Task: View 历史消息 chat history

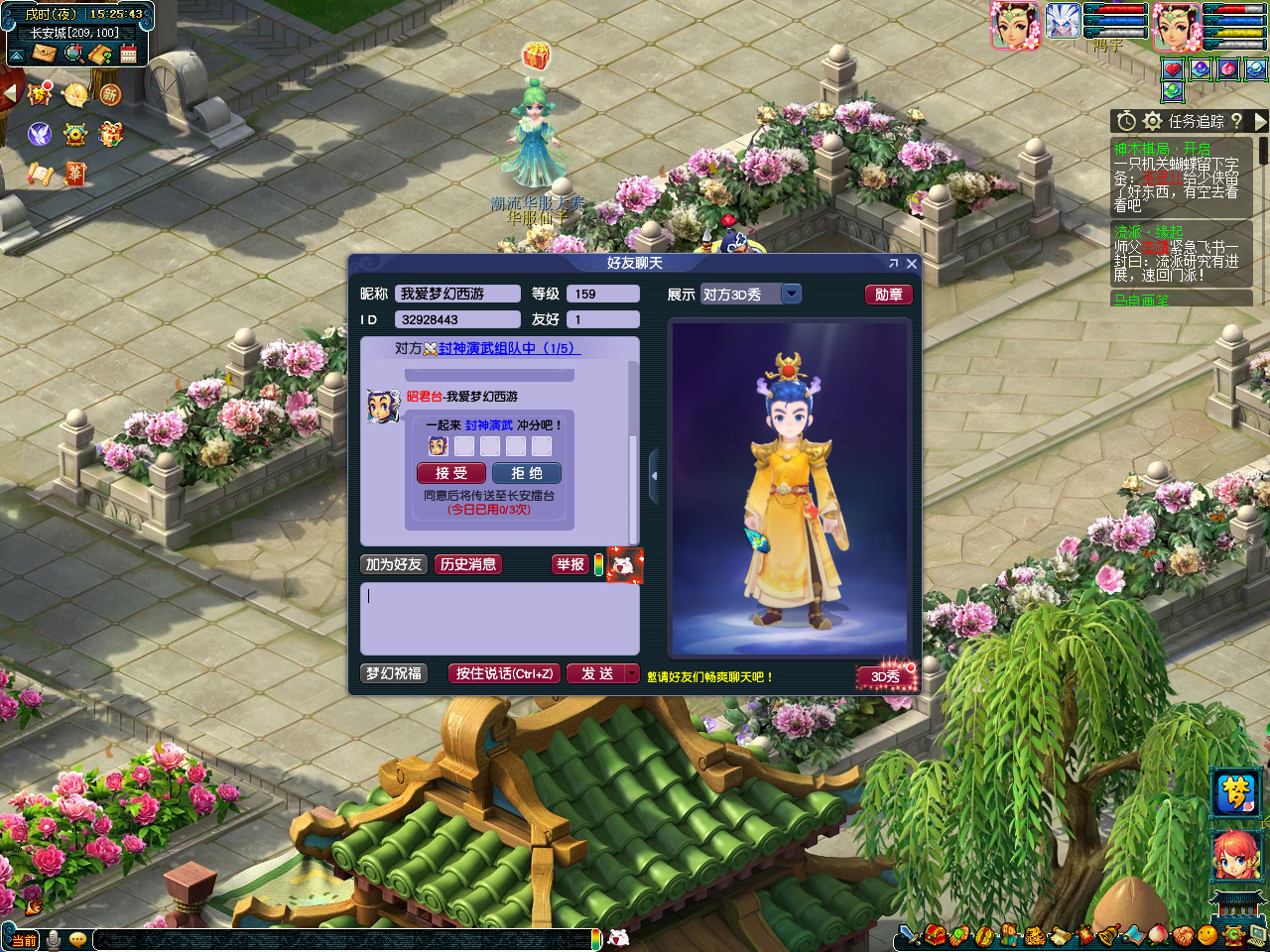Action: 468,564
